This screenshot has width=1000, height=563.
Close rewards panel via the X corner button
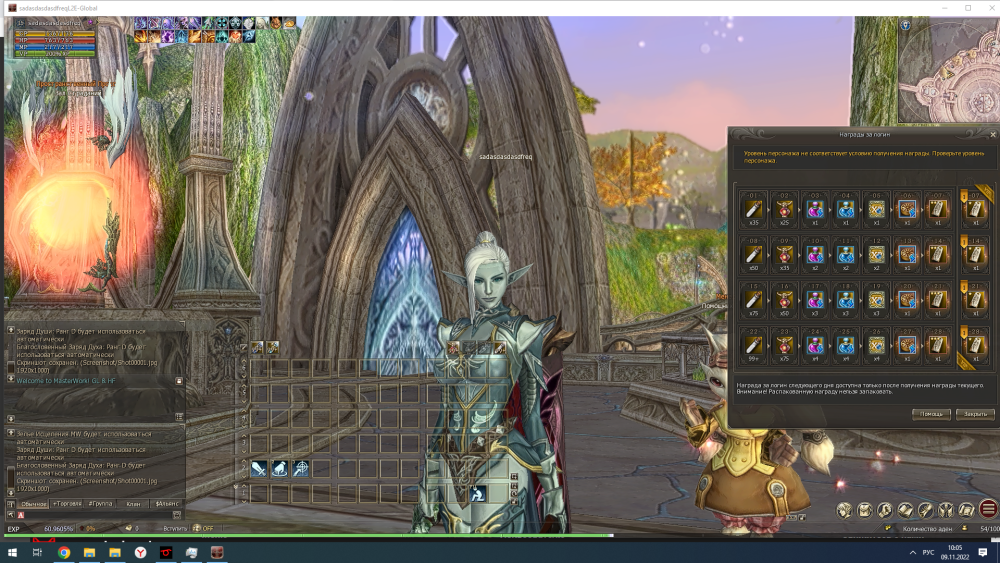click(993, 133)
